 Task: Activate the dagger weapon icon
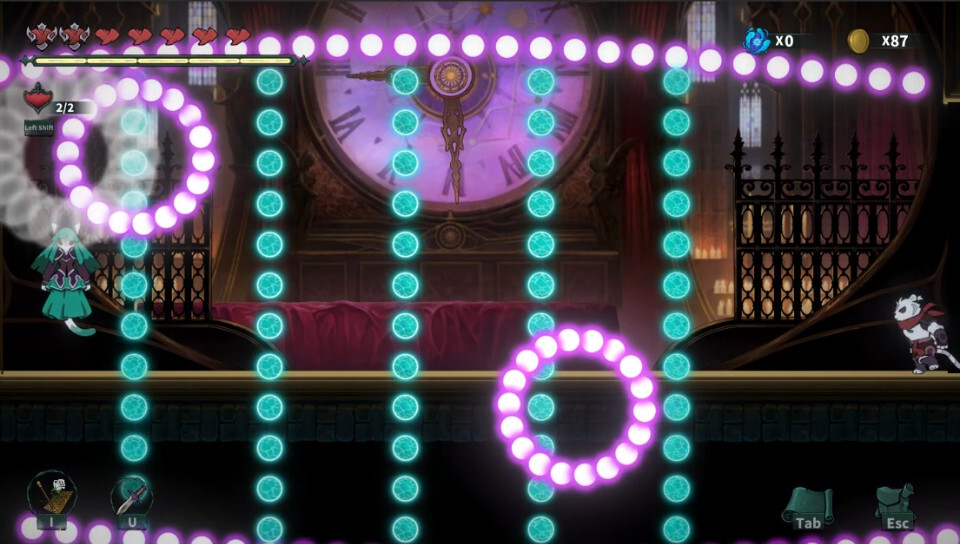(x=132, y=496)
